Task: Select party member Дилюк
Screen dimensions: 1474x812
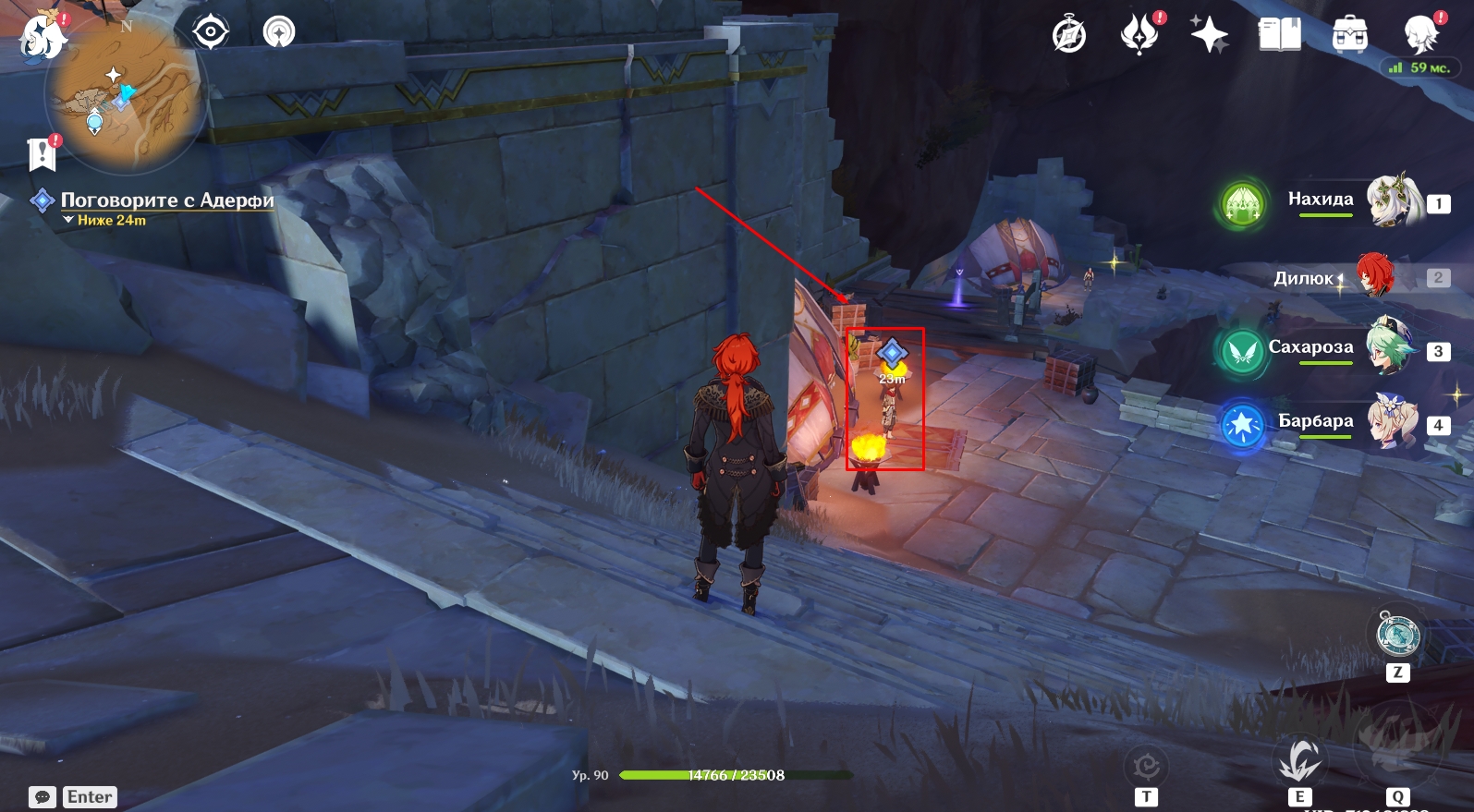Action: [x=1375, y=275]
